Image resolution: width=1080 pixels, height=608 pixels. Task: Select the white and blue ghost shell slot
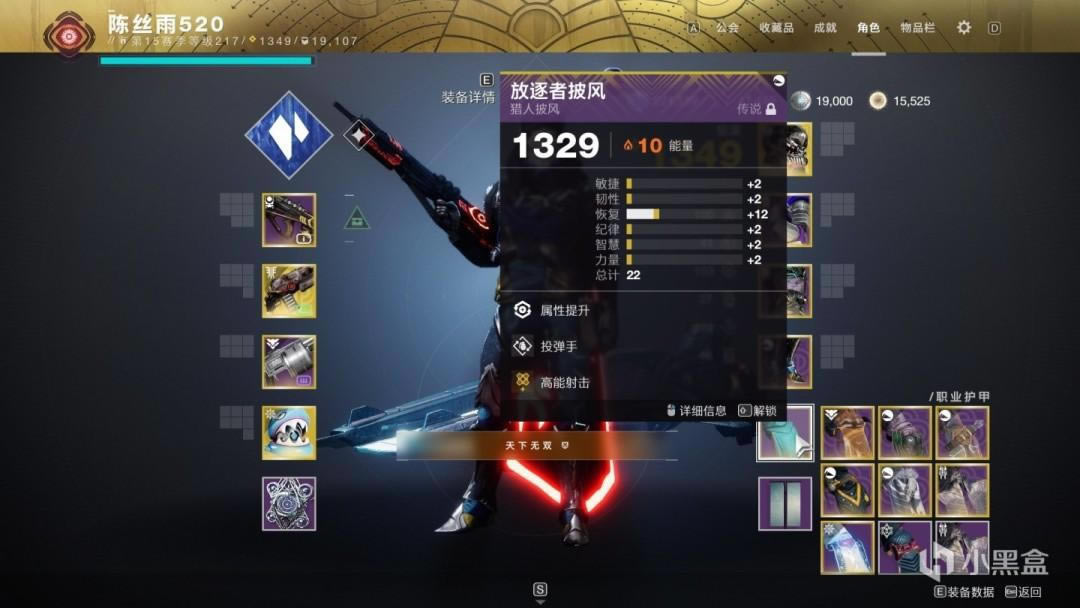pyautogui.click(x=289, y=433)
